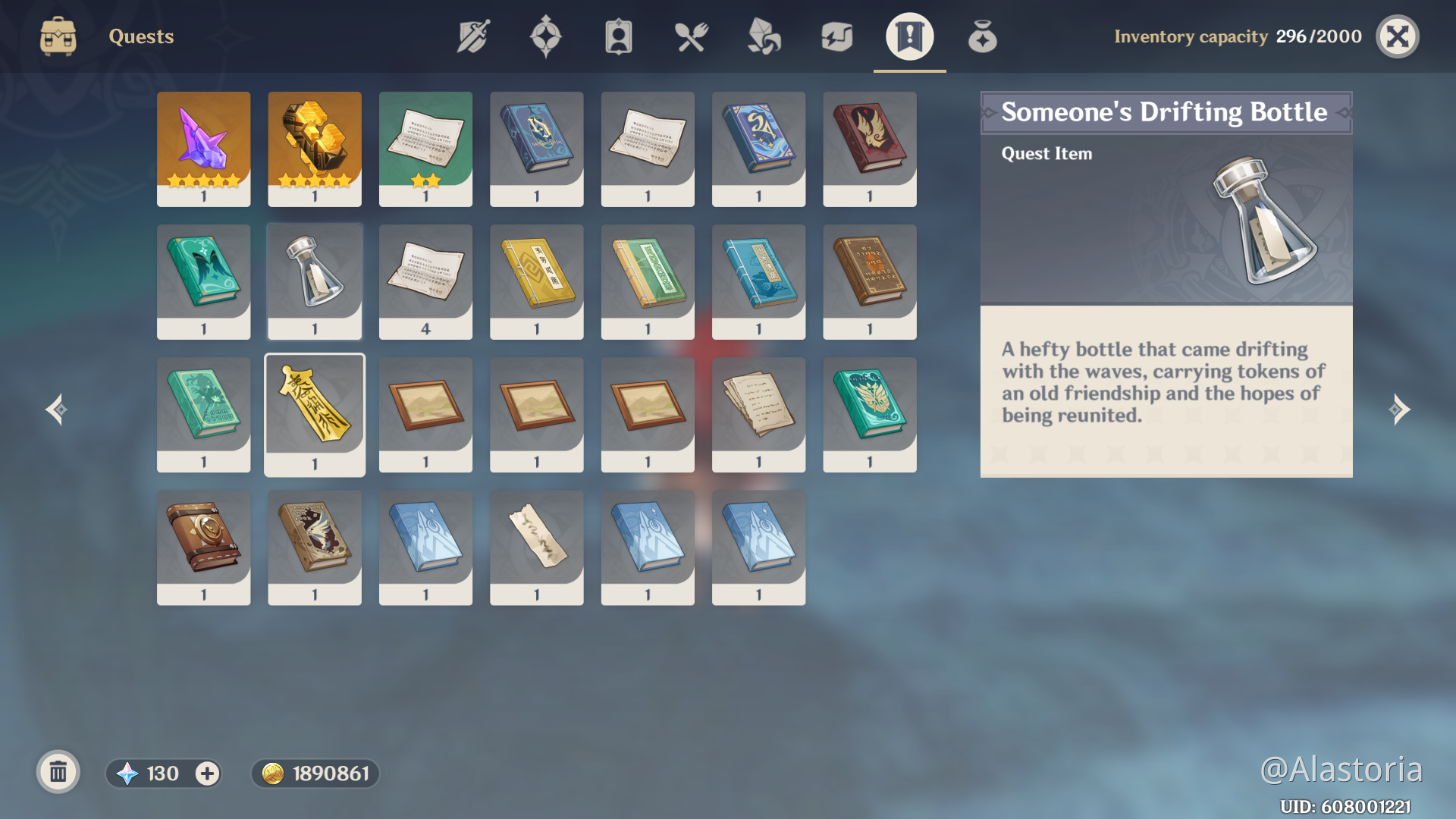
Task: Select Someone's Drifting Bottle in the grid
Action: point(314,281)
